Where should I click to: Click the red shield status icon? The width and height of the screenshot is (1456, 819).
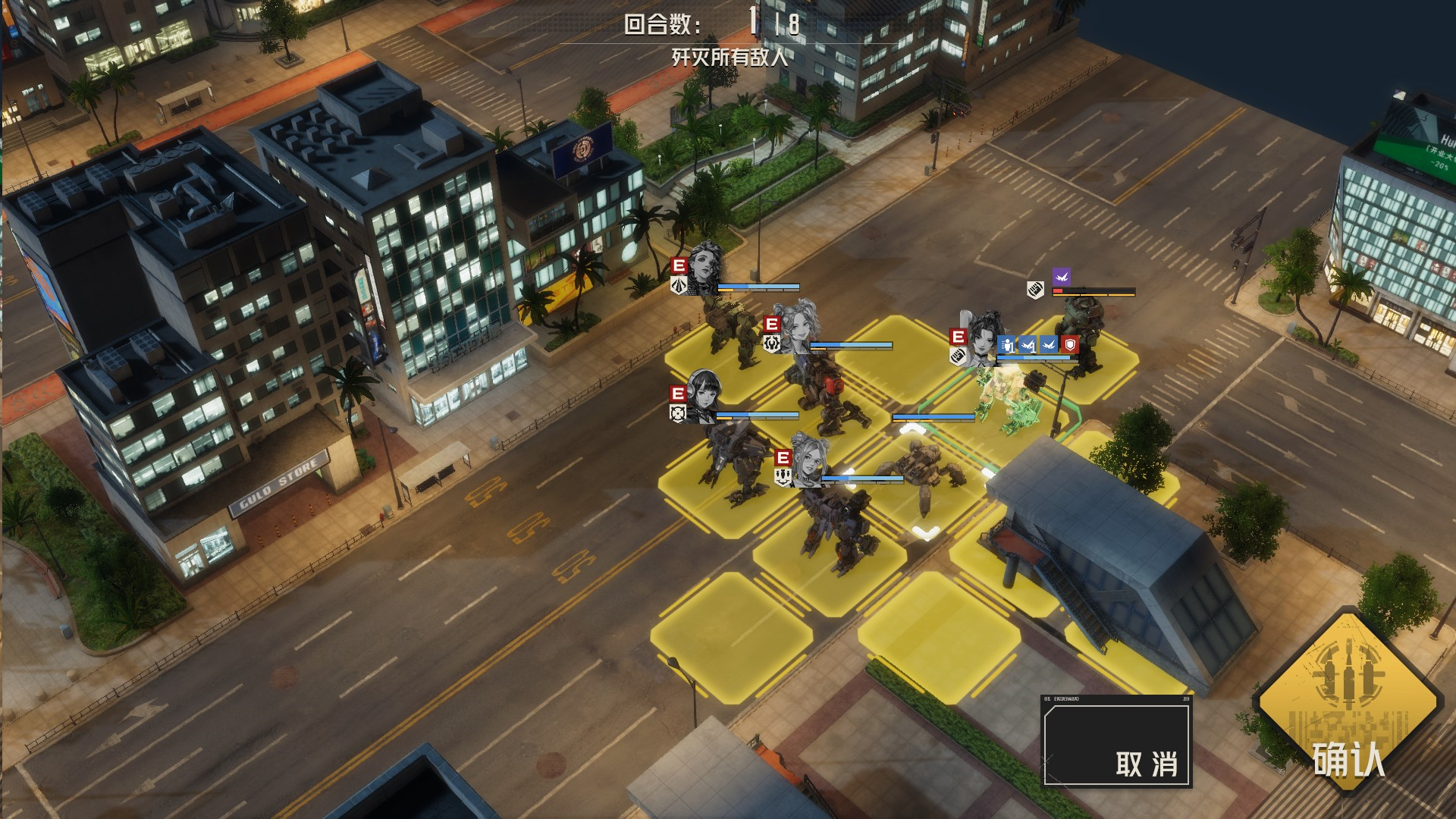tap(1069, 345)
